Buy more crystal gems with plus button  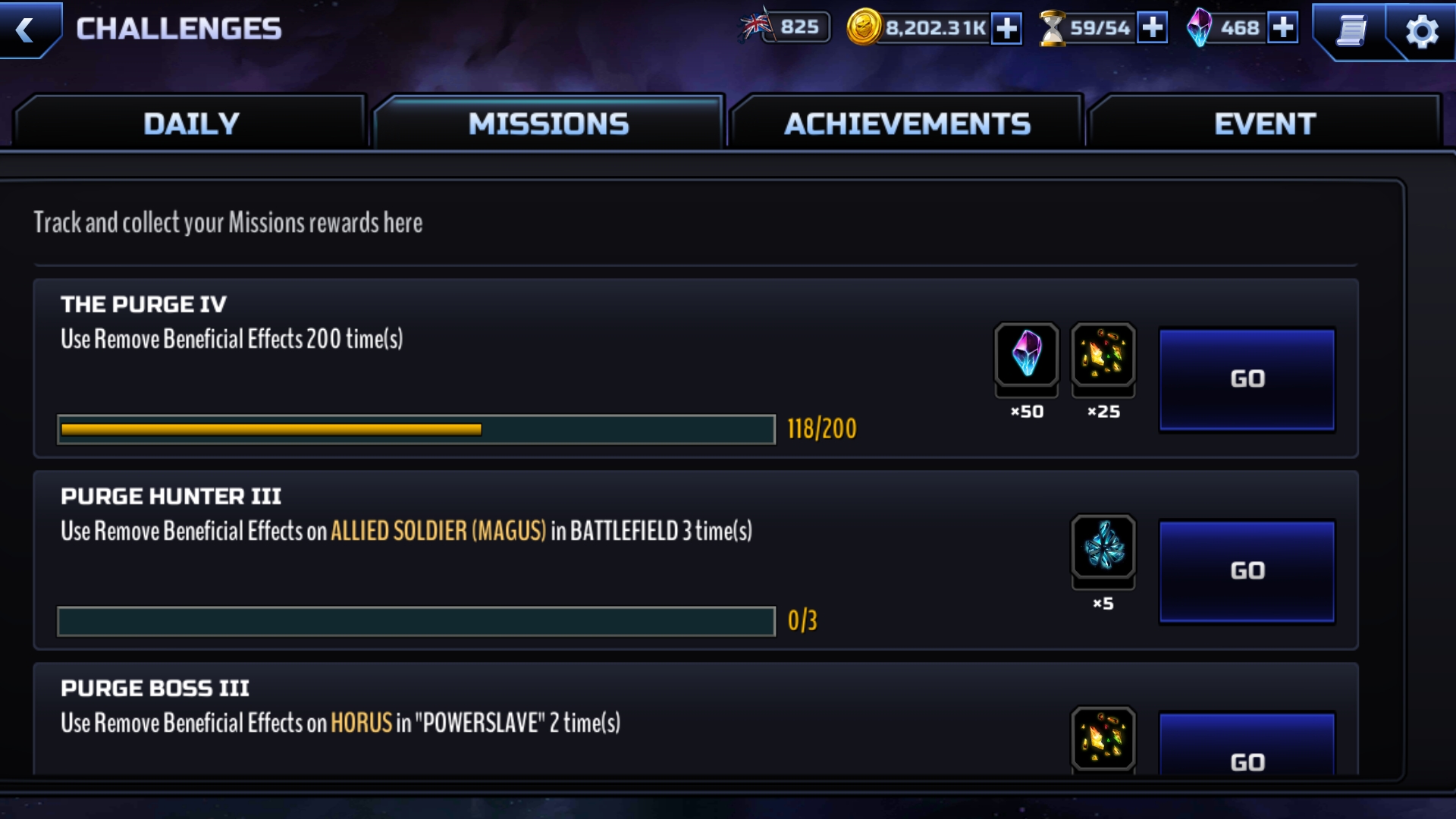tap(1282, 28)
